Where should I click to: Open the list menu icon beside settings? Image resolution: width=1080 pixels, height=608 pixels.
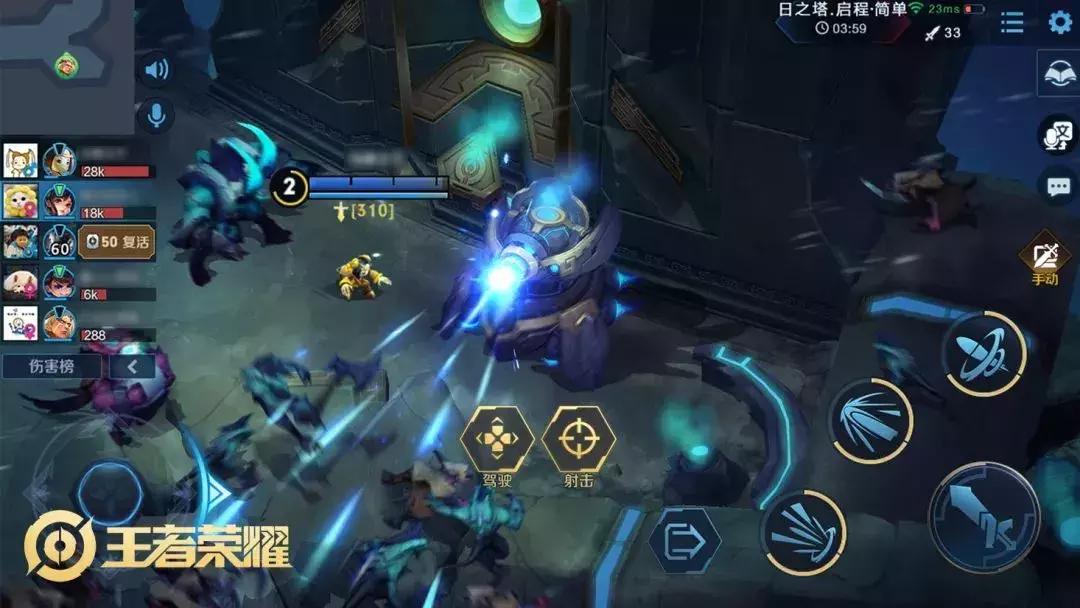click(x=1012, y=22)
